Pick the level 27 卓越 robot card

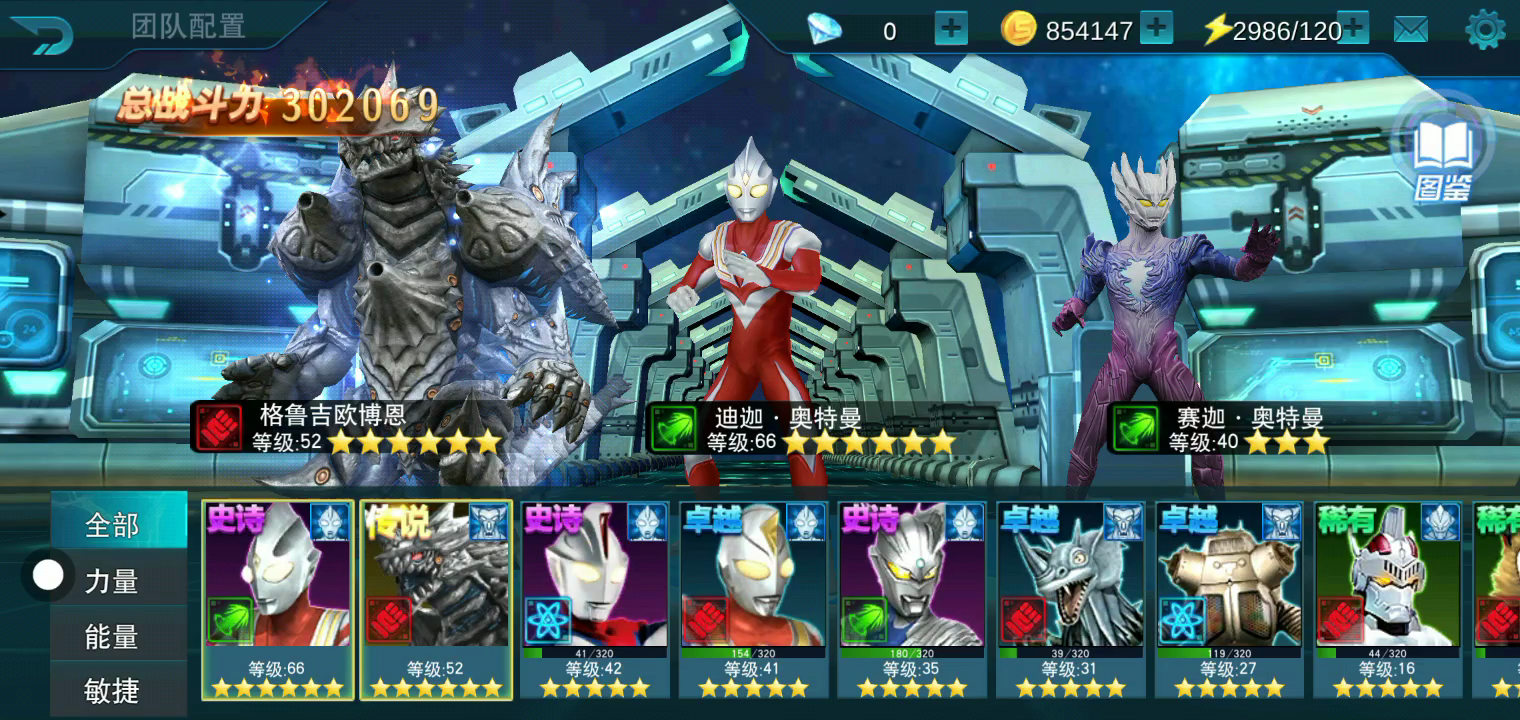pos(1229,598)
